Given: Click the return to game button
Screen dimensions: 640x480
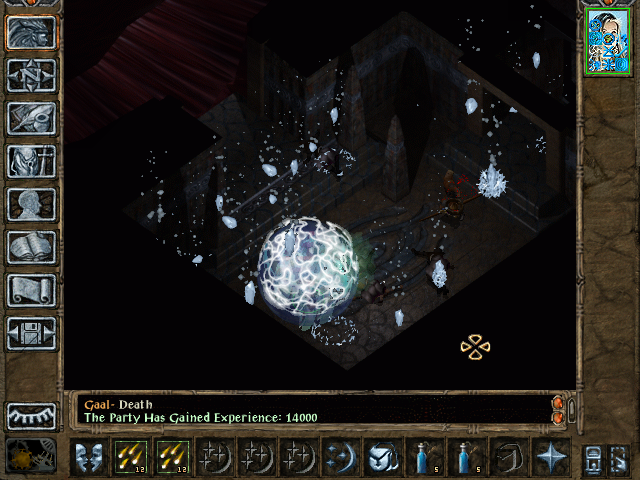Looking at the screenshot, I should coord(32,32).
